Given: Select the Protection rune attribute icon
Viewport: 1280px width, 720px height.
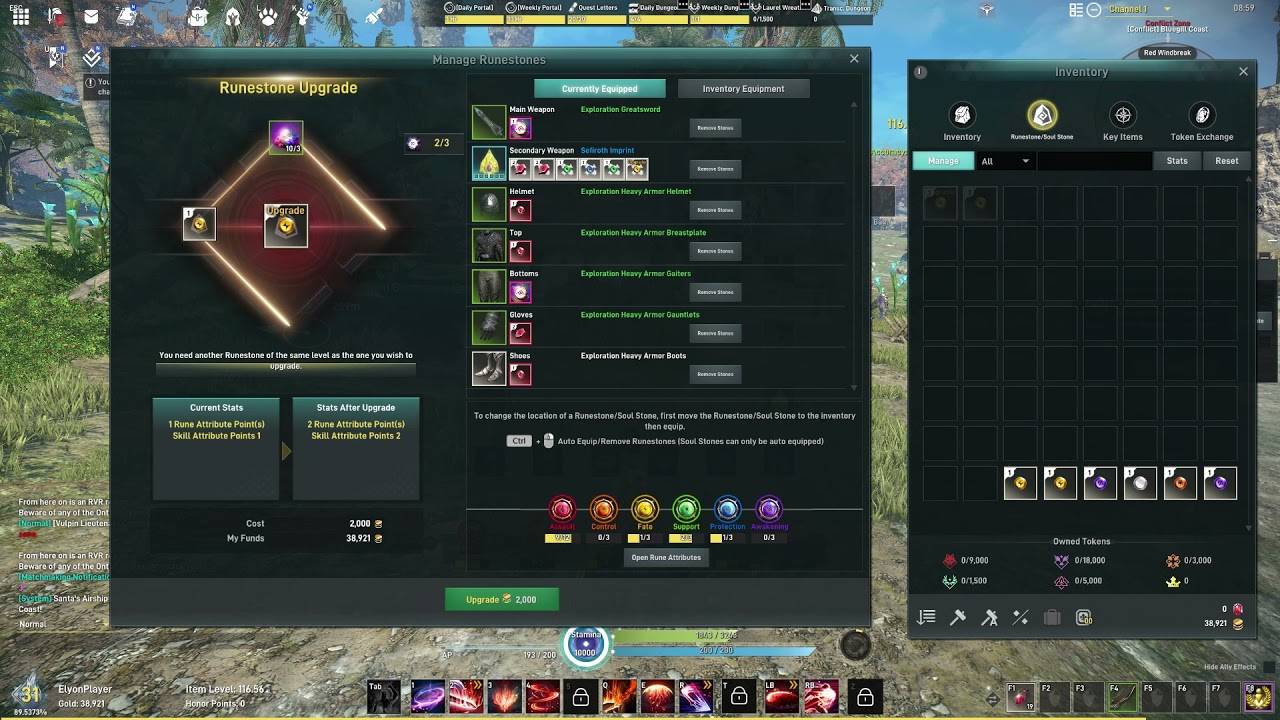Looking at the screenshot, I should click(727, 510).
